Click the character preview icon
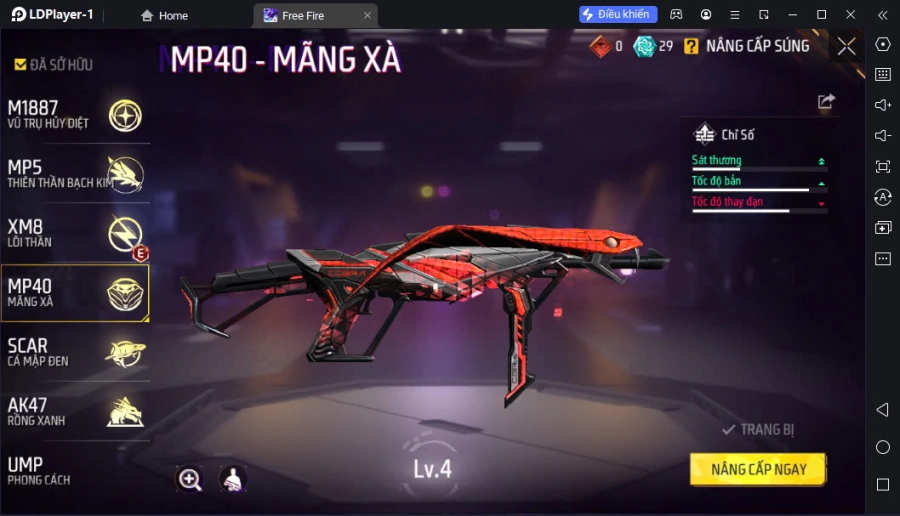Image resolution: width=900 pixels, height=516 pixels. (232, 479)
